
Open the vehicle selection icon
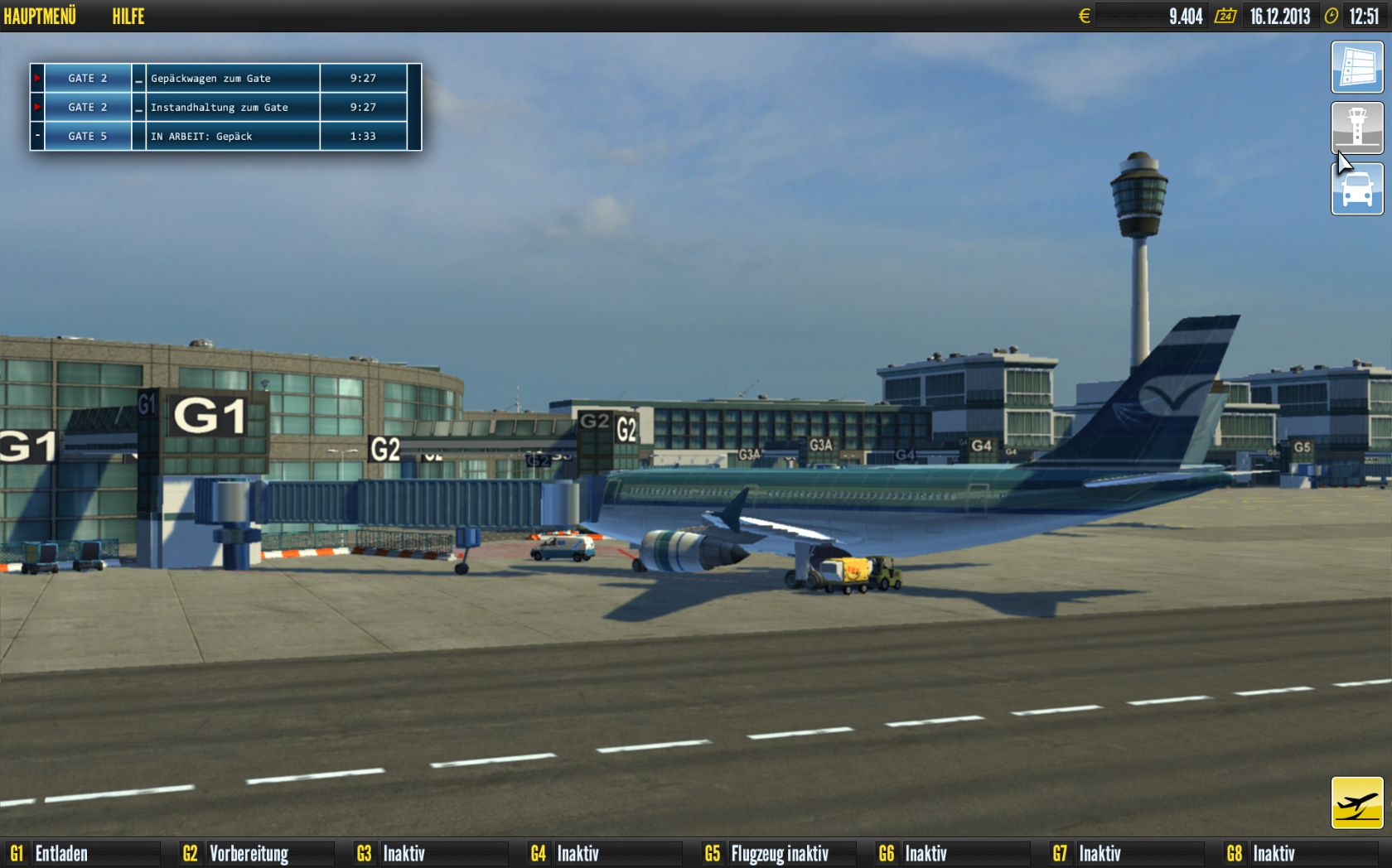coord(1357,188)
